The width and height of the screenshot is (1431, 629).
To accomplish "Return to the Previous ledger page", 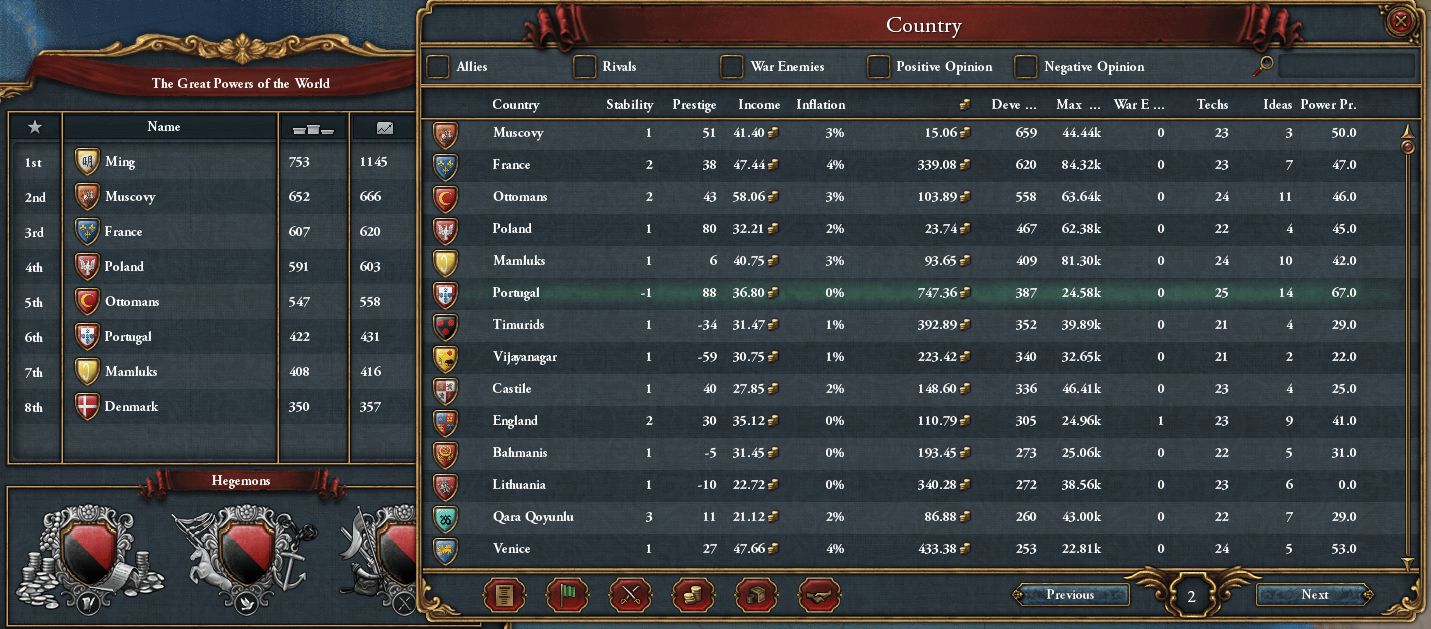I will pos(1070,595).
